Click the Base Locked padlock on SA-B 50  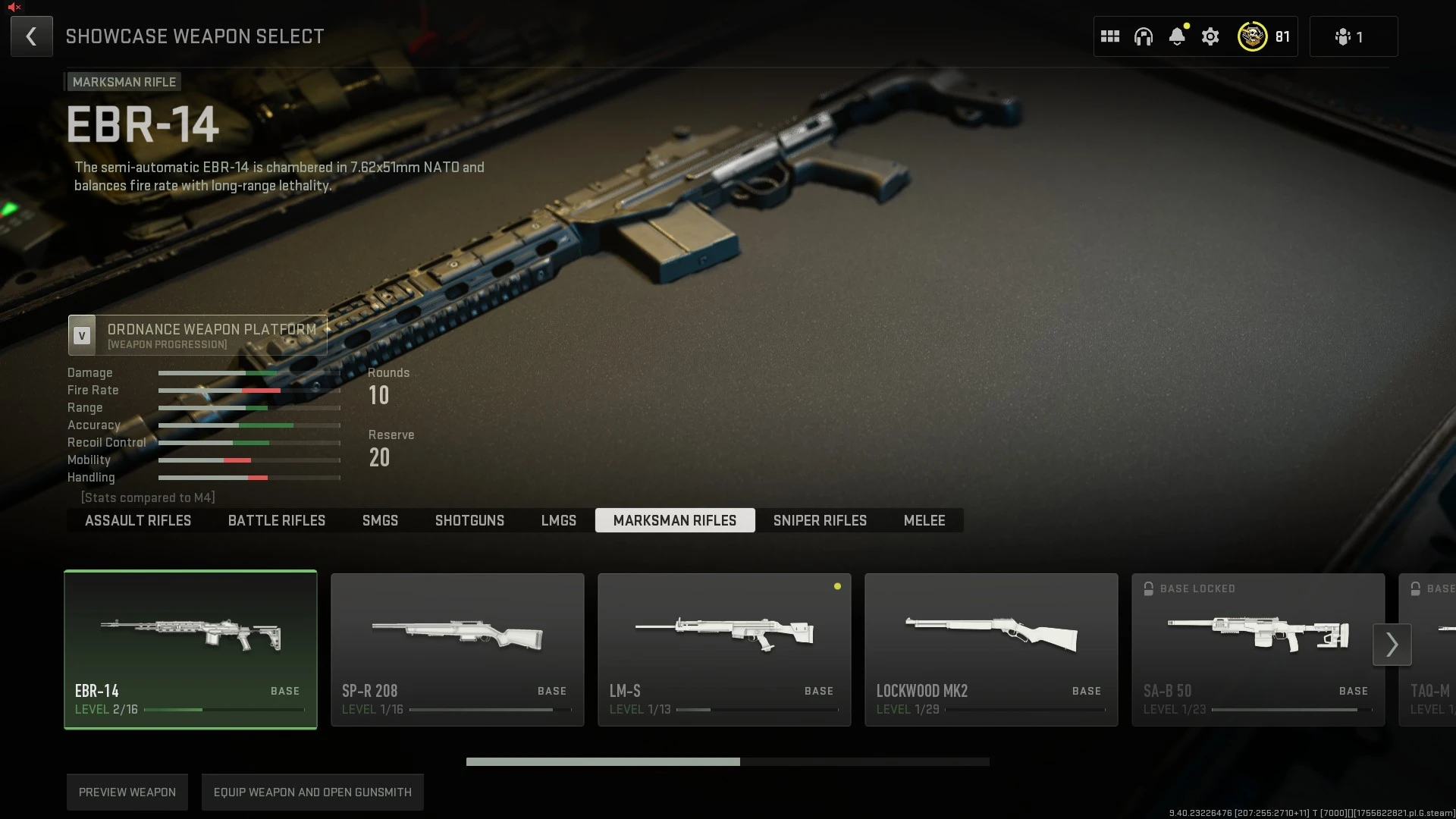pos(1148,588)
